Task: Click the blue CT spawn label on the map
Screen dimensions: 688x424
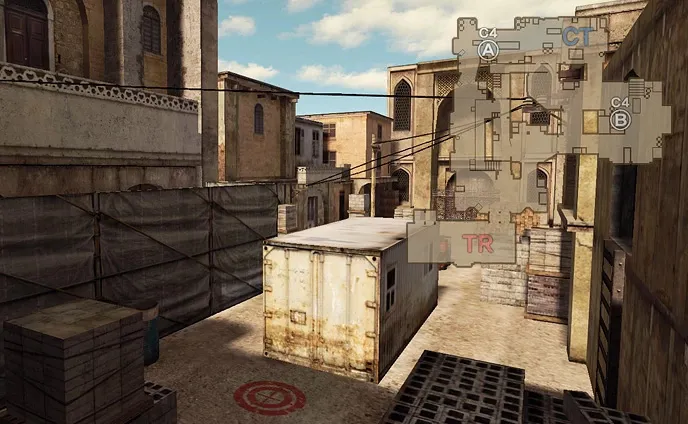Action: pyautogui.click(x=577, y=37)
